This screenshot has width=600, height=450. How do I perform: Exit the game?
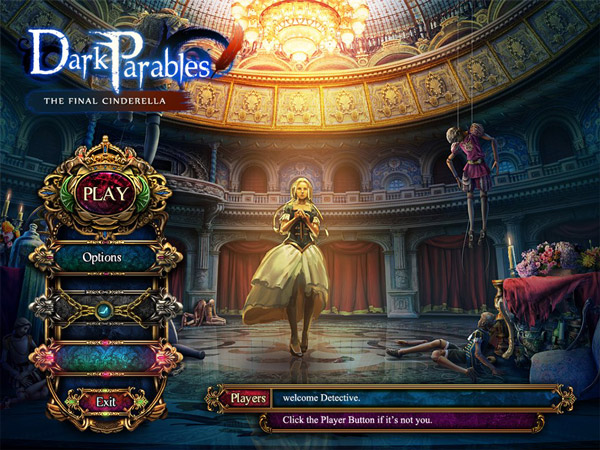click(x=105, y=402)
